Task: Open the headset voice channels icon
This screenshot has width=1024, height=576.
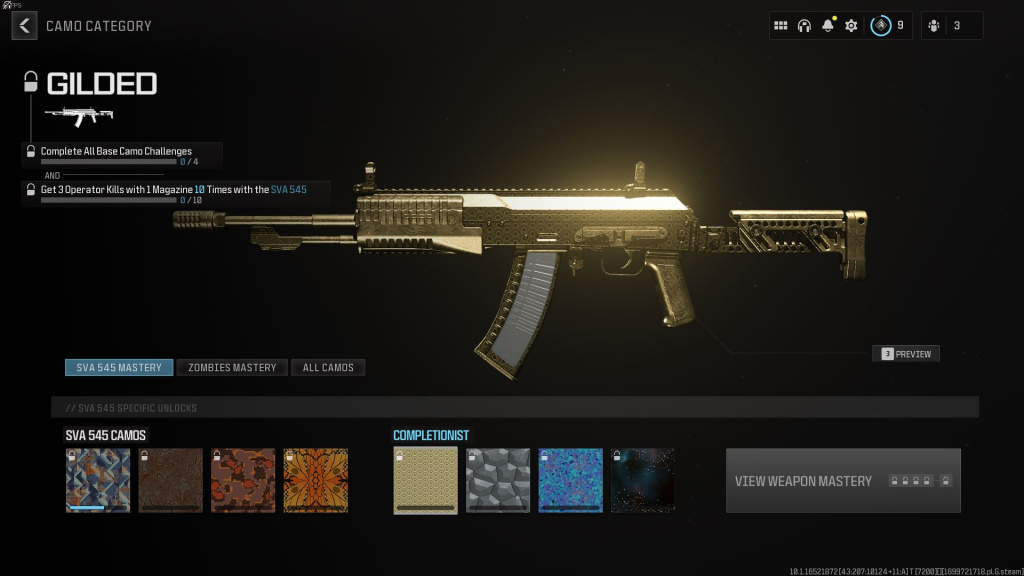Action: 804,26
